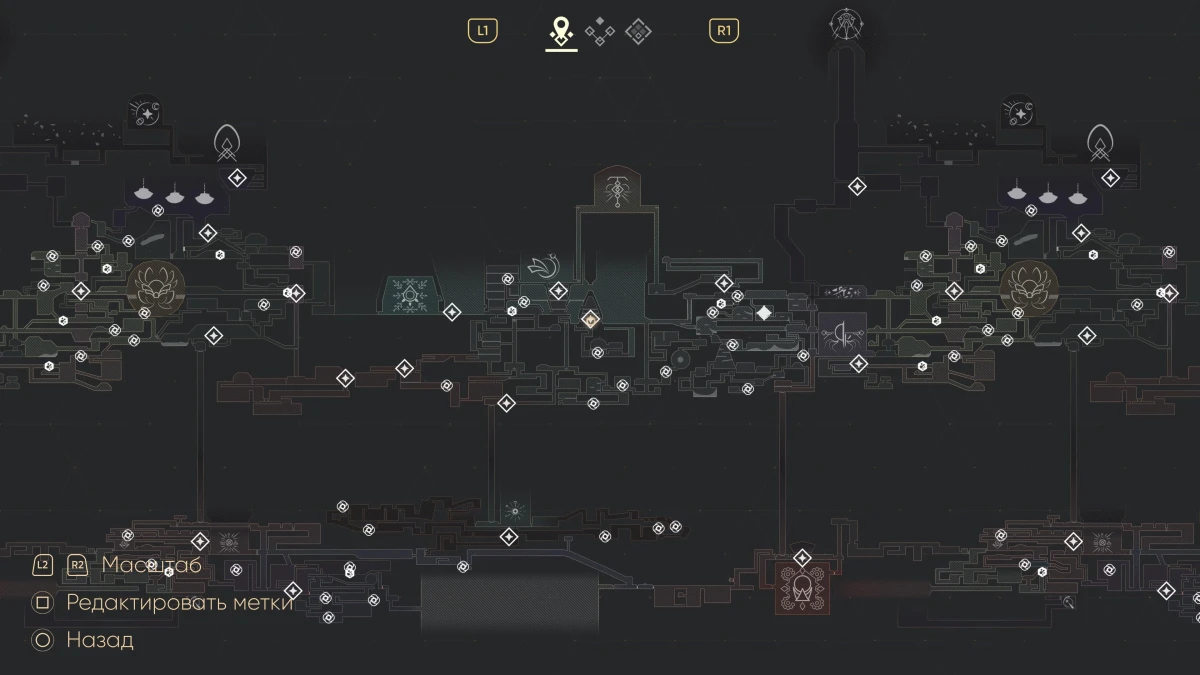The height and width of the screenshot is (675, 1200).
Task: Click the small radiant sun icon
Action: pos(514,510)
